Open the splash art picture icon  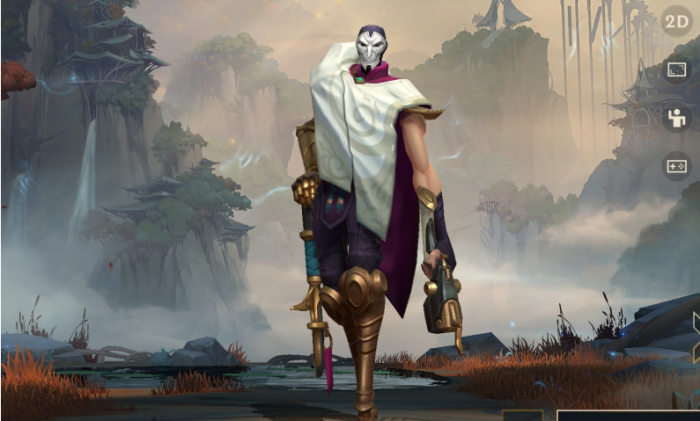pos(677,70)
